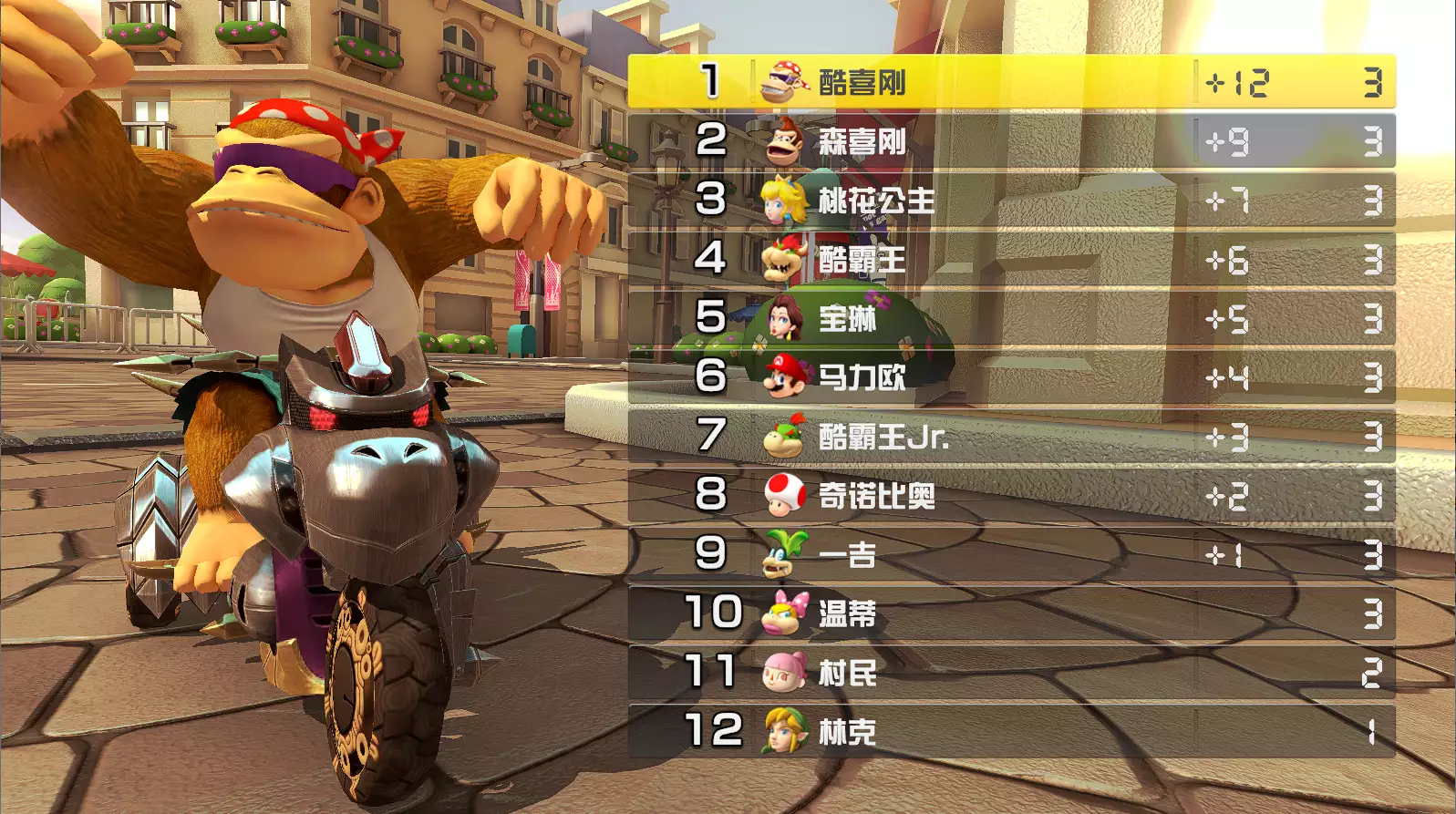1456x814 pixels.
Task: Click the 奇诺比奥 eighth-place row
Action: click(x=1010, y=496)
